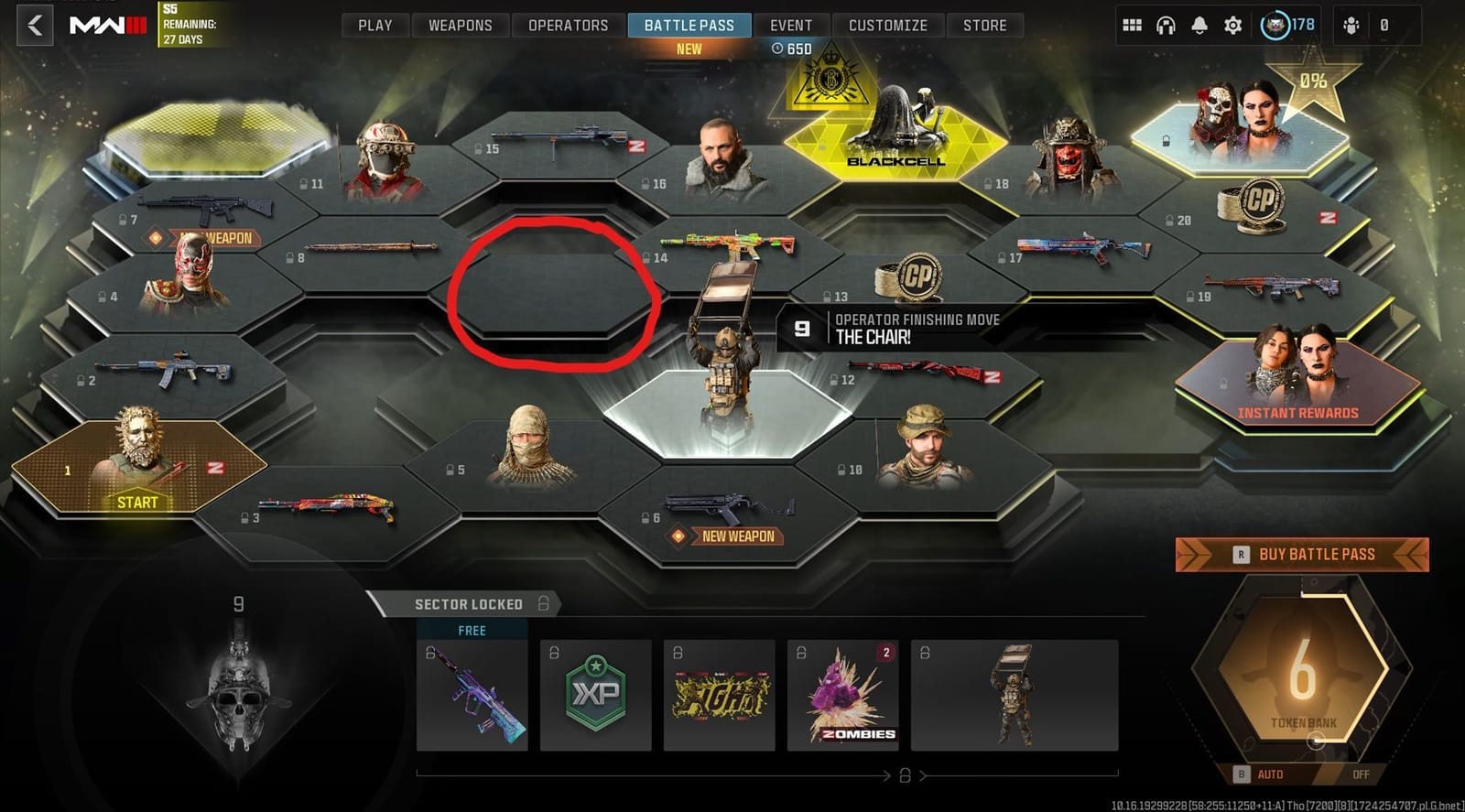Image resolution: width=1465 pixels, height=812 pixels.
Task: Open the apps grid icon
Action: click(1133, 25)
